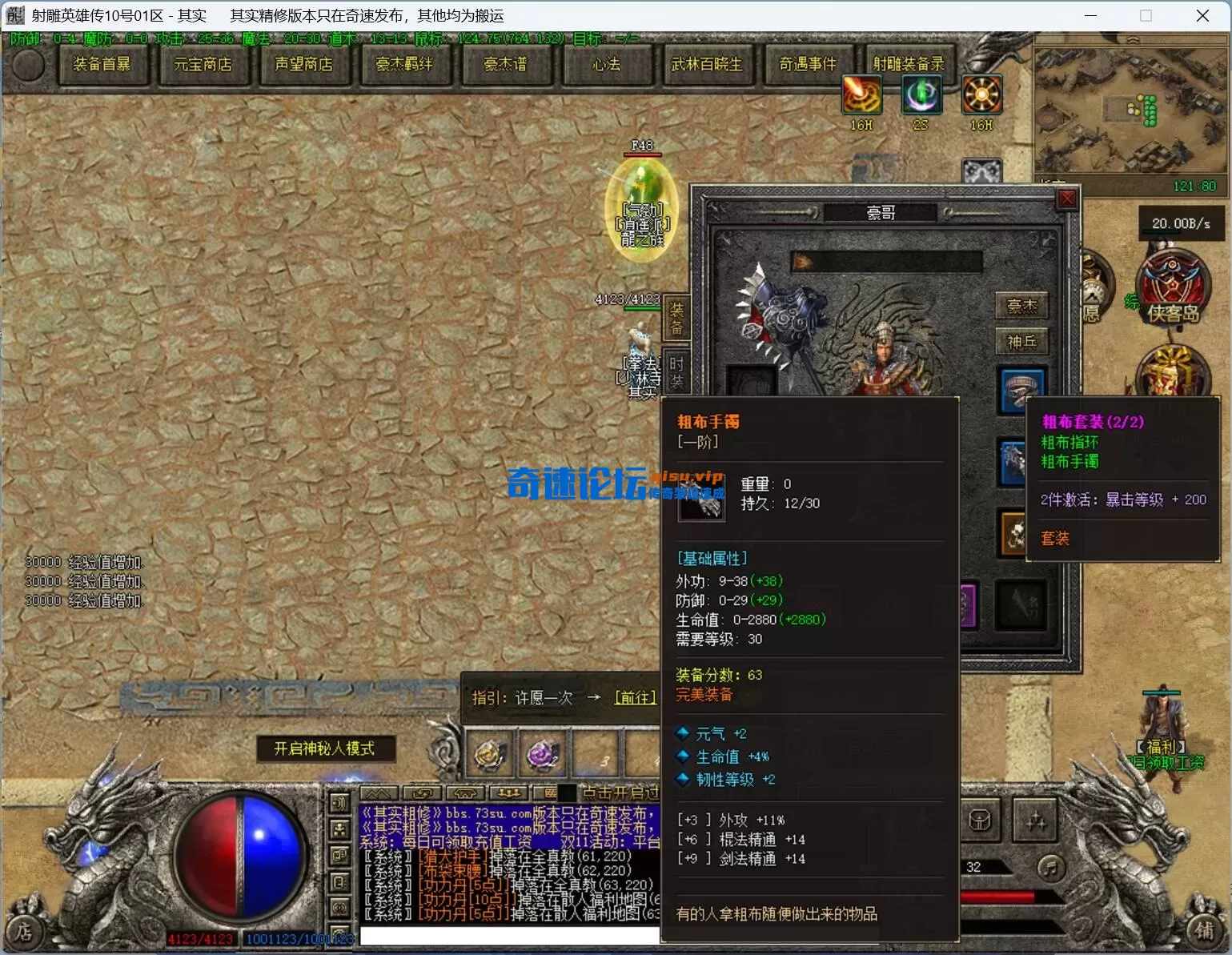Open the 侠客岛 event icon

pos(1173,288)
